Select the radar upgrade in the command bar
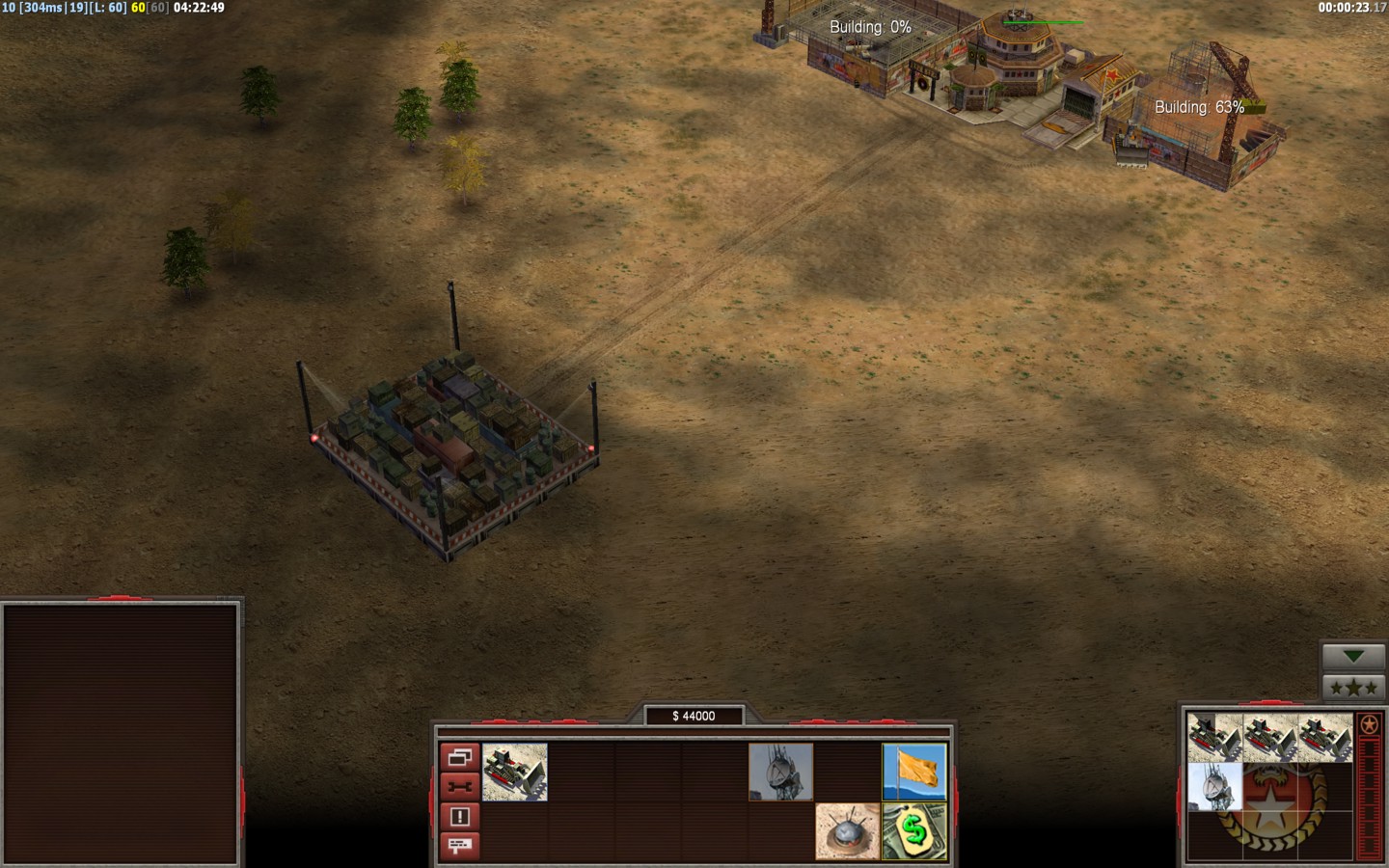 (780, 772)
